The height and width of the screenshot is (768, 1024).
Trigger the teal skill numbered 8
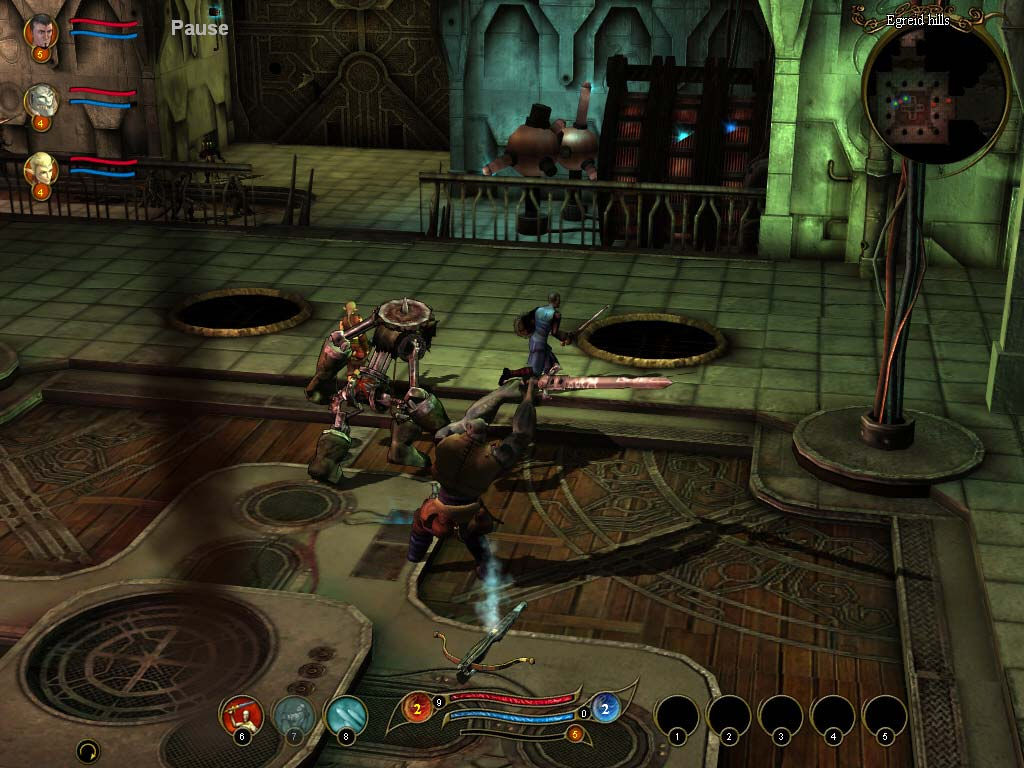[346, 714]
